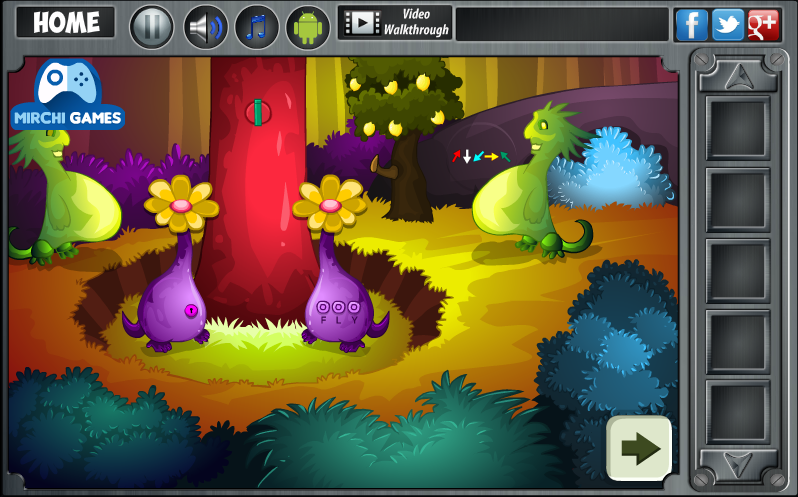The width and height of the screenshot is (798, 497).
Task: Open the Twitter share link
Action: pyautogui.click(x=727, y=24)
